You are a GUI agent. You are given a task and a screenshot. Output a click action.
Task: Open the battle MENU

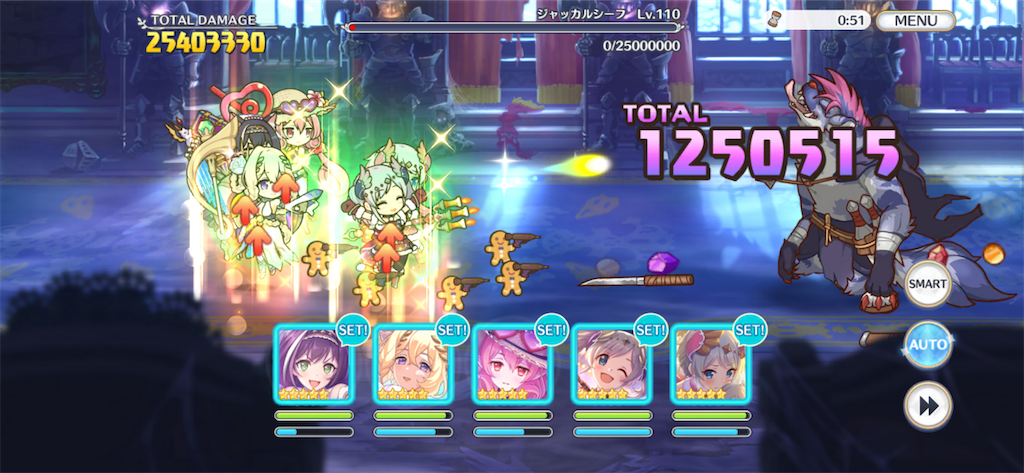[x=916, y=20]
